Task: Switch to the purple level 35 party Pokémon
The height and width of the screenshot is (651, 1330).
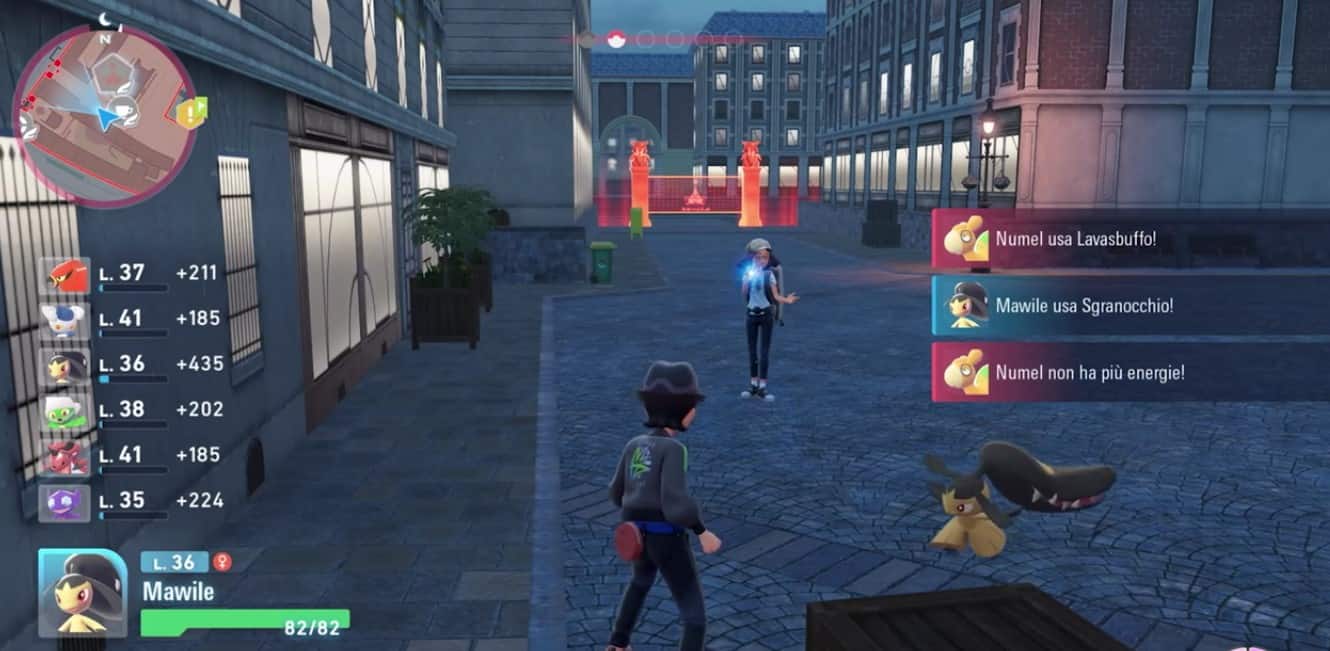Action: (64, 501)
